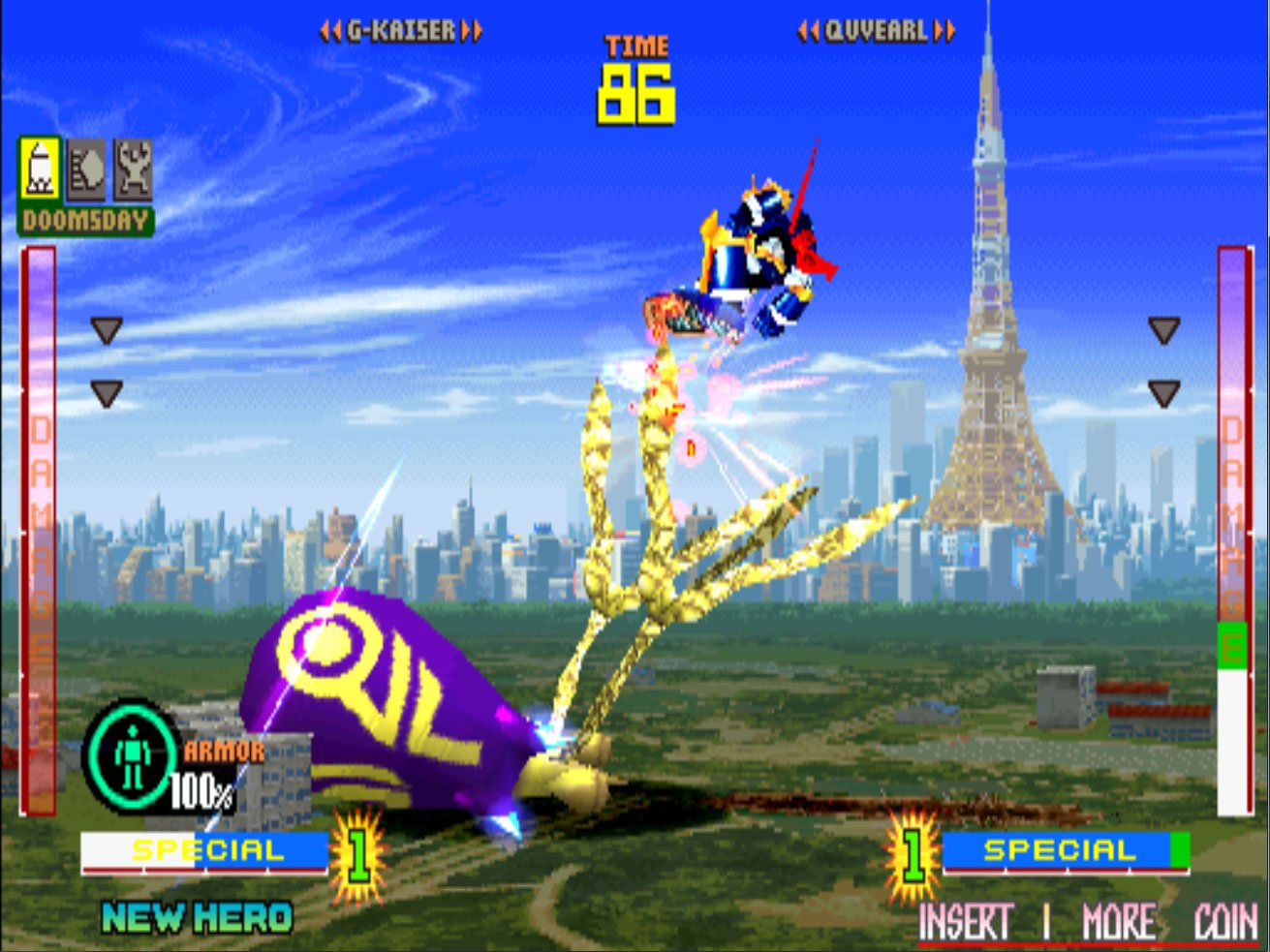Choose the gray flexing robot icon
Viewport: 1270px width, 952px height.
133,169
